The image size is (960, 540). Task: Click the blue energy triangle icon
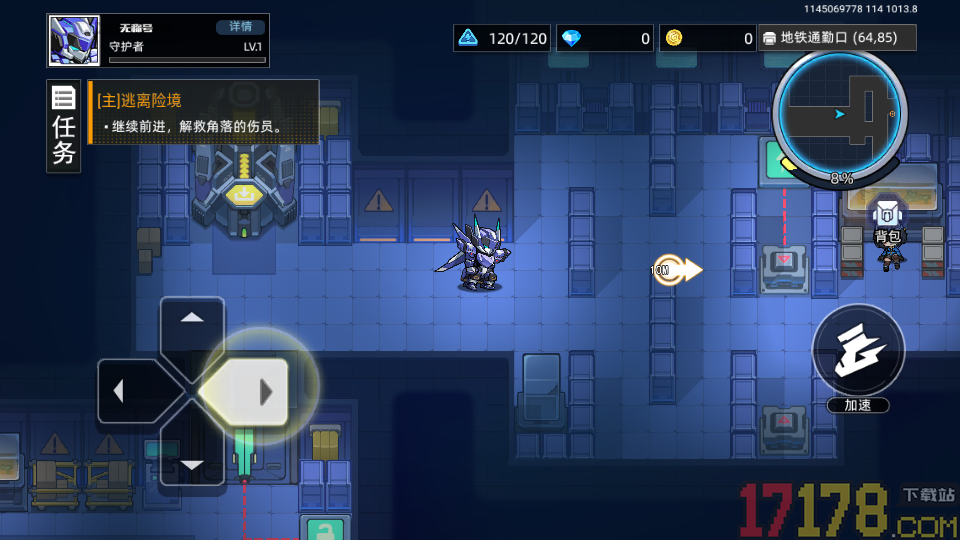coord(467,39)
